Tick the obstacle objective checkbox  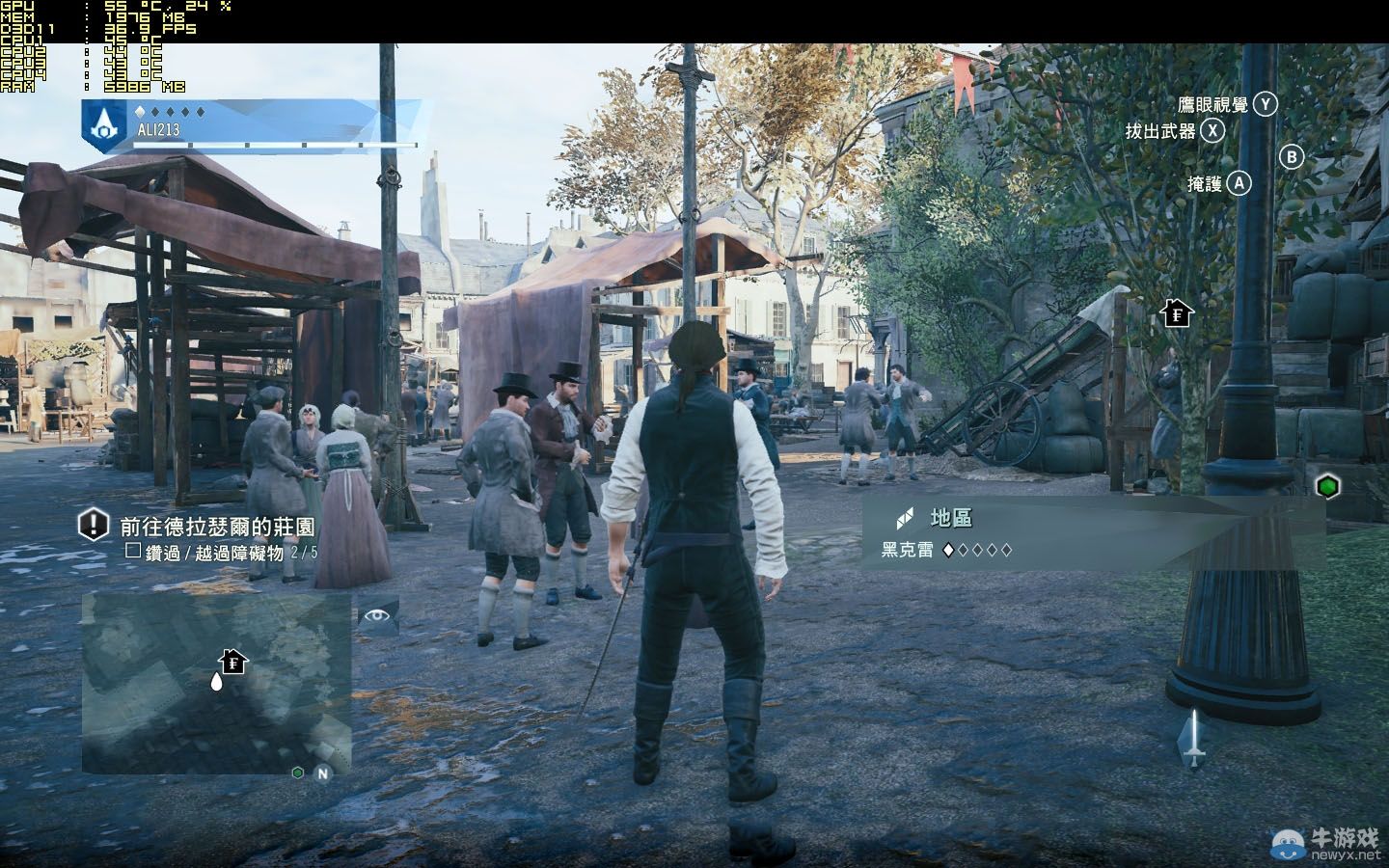(133, 553)
